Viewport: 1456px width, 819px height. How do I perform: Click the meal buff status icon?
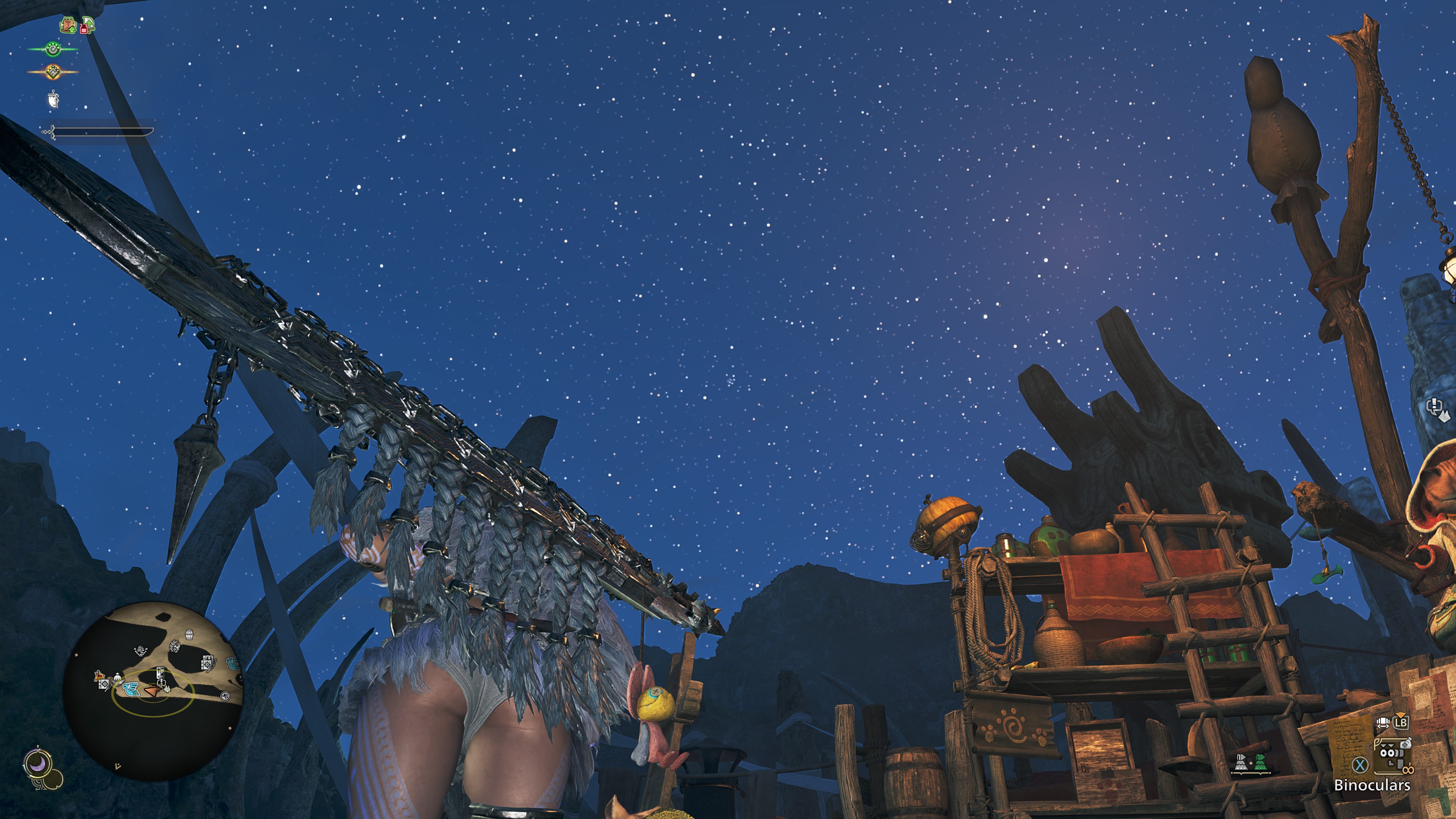[x=68, y=25]
